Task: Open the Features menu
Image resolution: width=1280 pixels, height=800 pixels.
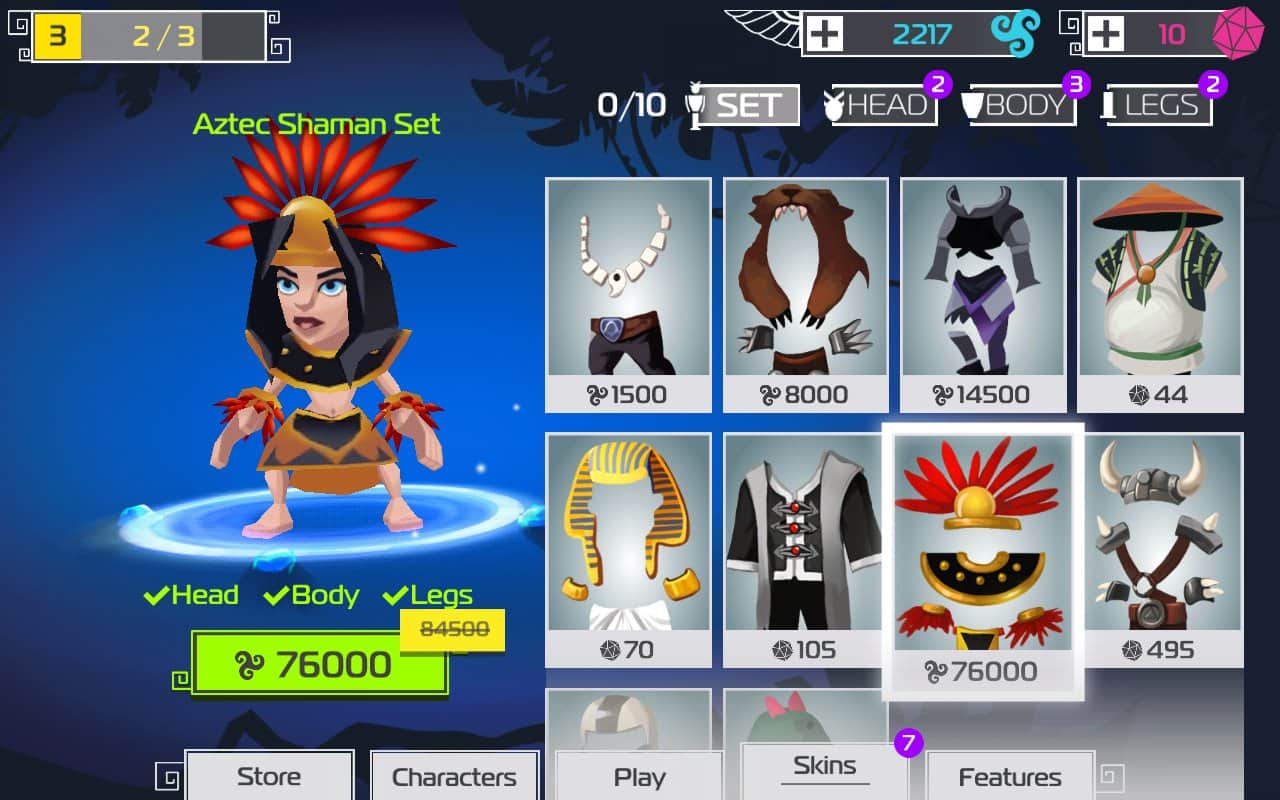Action: click(x=1010, y=777)
